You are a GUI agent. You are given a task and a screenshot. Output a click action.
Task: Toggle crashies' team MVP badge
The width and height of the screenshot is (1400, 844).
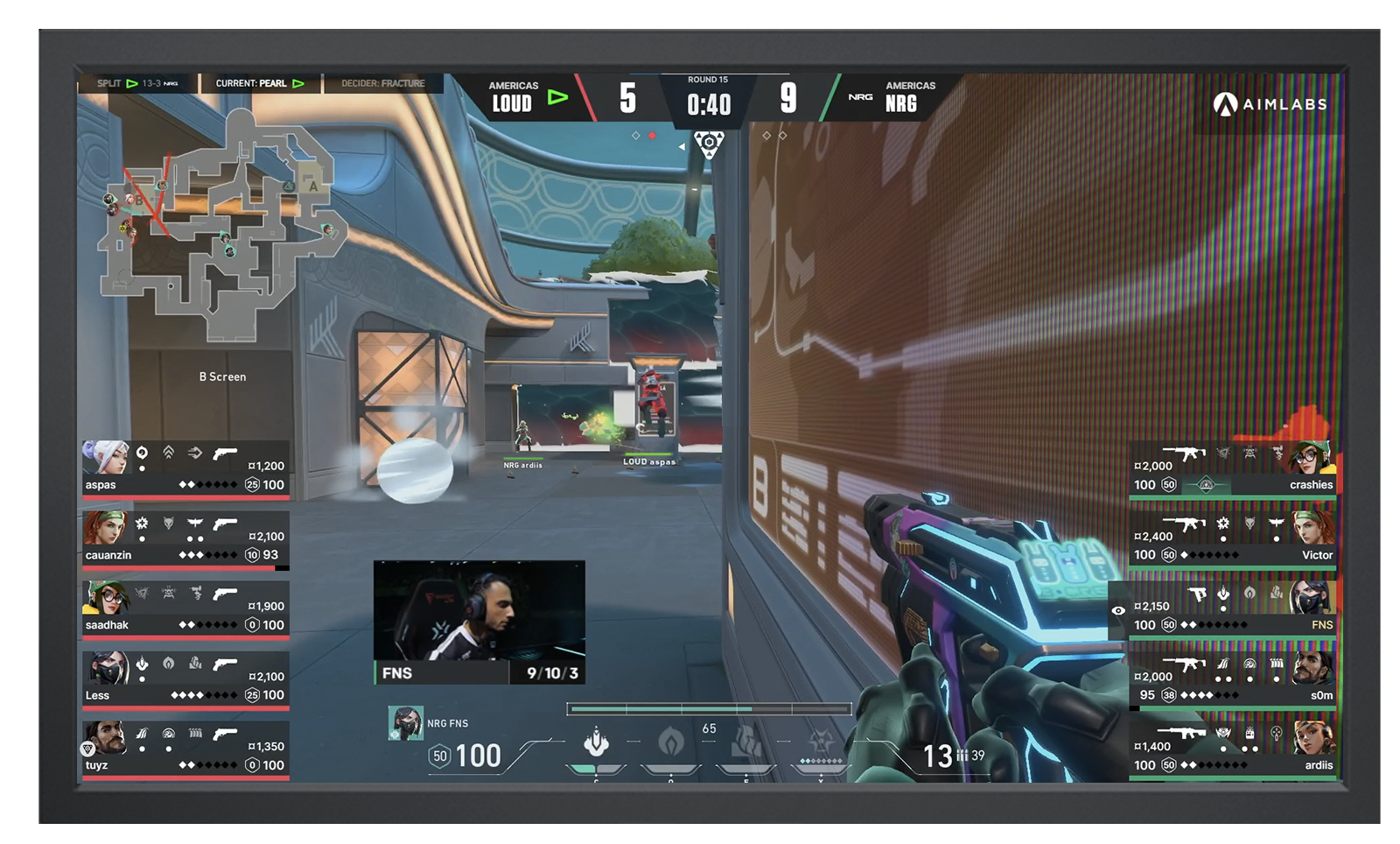[x=1207, y=485]
